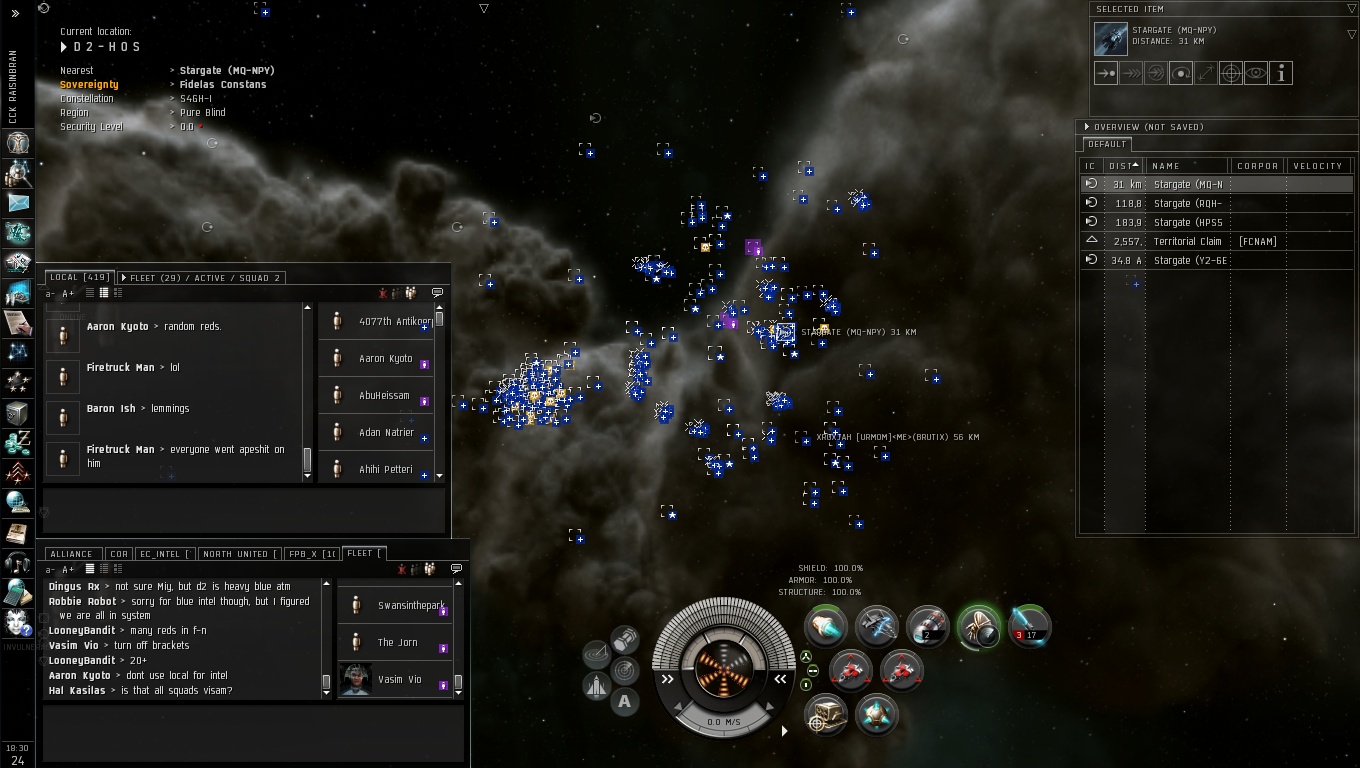Select Aaron Kyoto in local member list

(x=385, y=358)
